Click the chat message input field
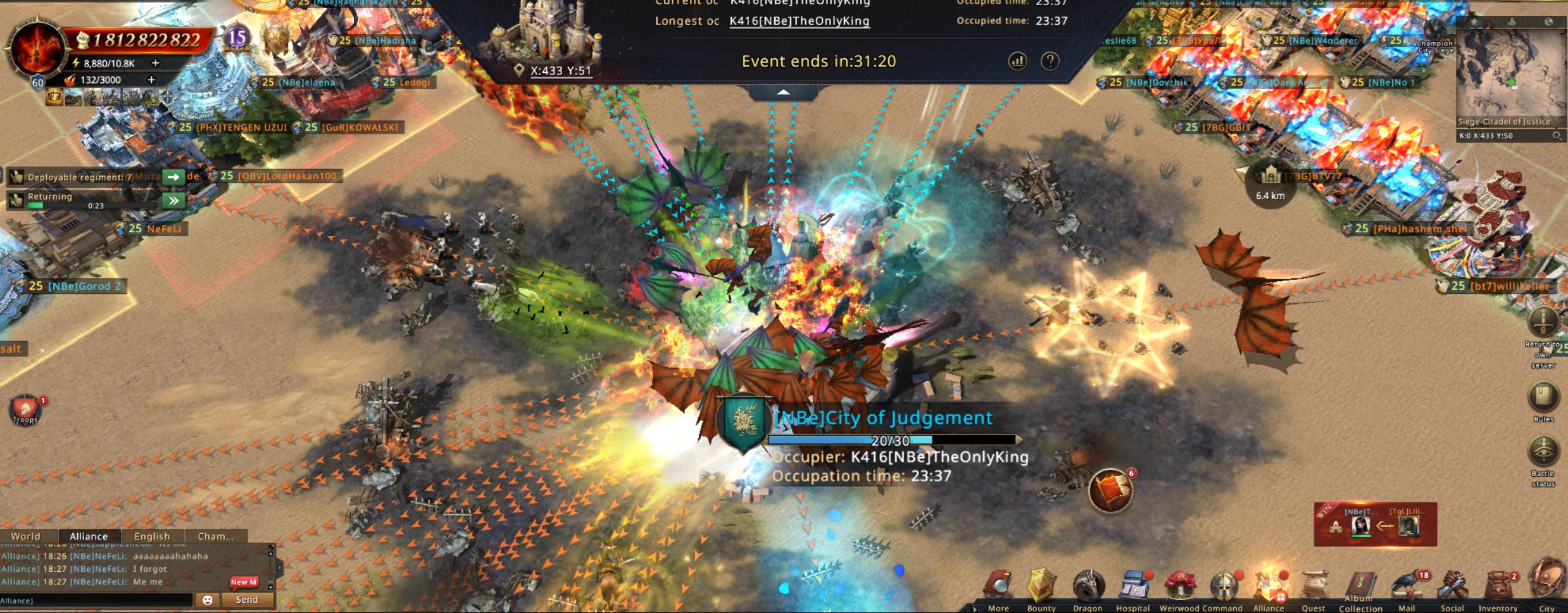Viewport: 1568px width, 613px height. (95, 600)
